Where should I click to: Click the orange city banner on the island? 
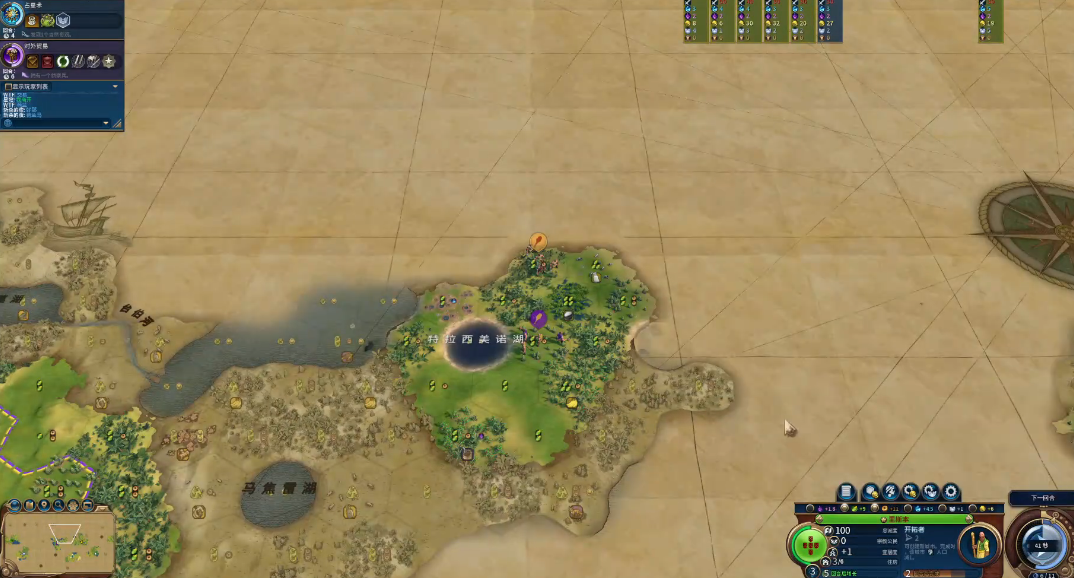point(538,241)
